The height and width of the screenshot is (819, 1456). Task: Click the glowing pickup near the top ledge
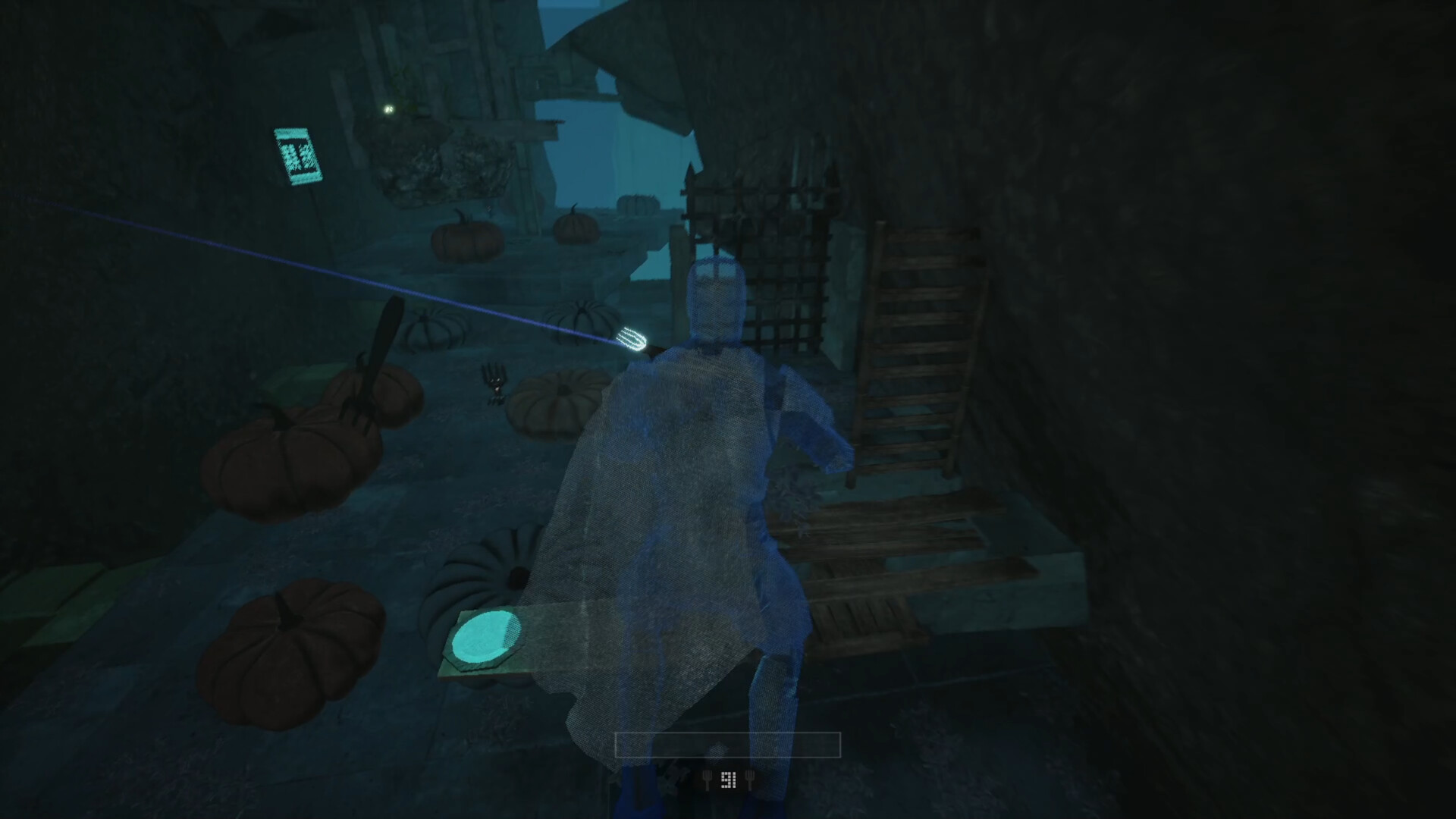tap(388, 108)
